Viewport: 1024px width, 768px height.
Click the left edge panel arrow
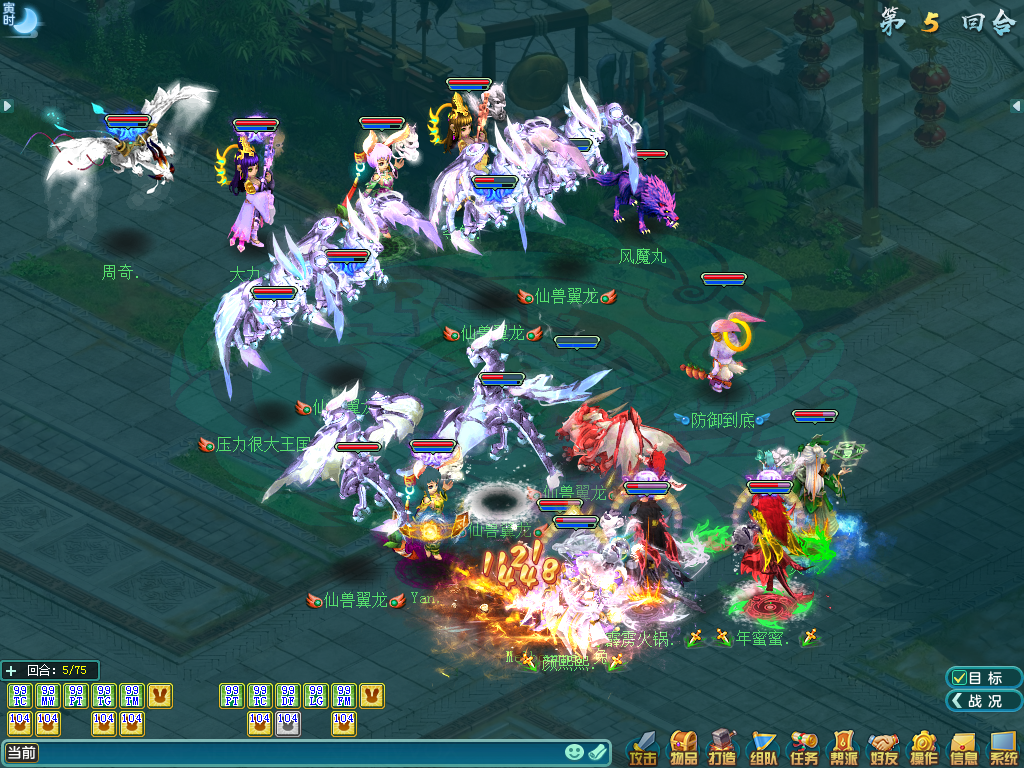pyautogui.click(x=7, y=105)
